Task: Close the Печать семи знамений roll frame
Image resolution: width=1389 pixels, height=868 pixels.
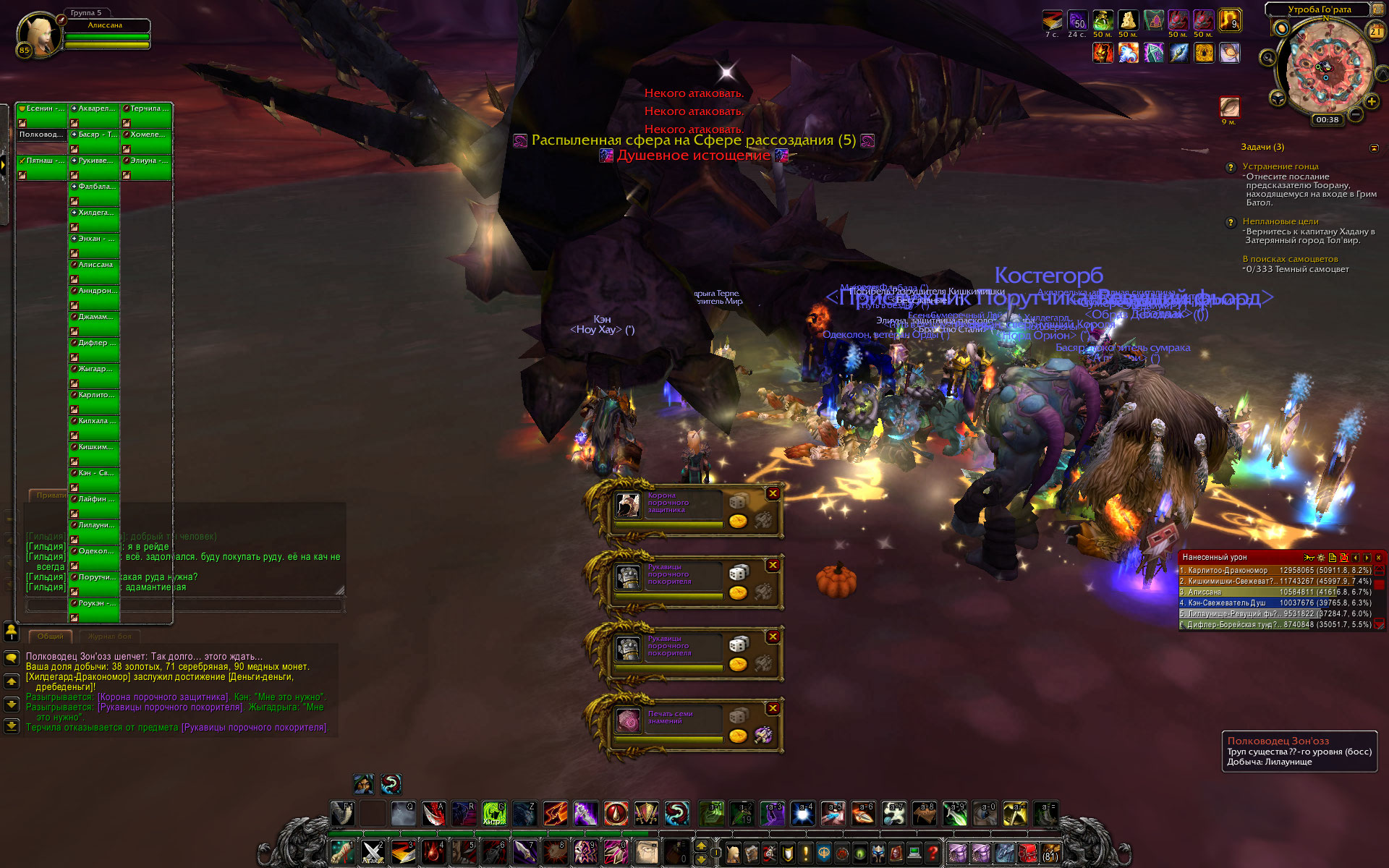Action: coord(773,708)
